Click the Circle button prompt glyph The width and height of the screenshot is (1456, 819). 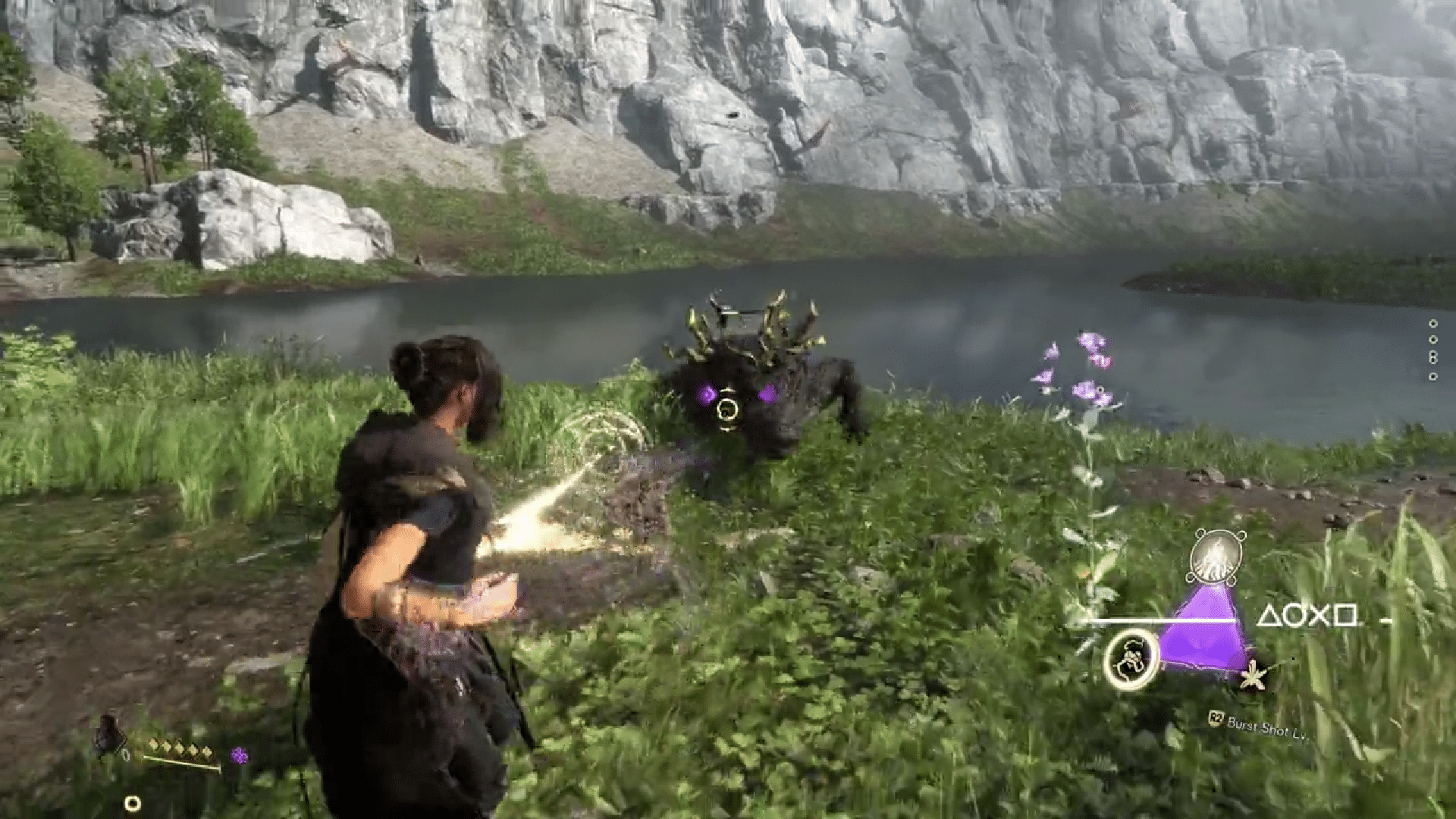click(1291, 617)
